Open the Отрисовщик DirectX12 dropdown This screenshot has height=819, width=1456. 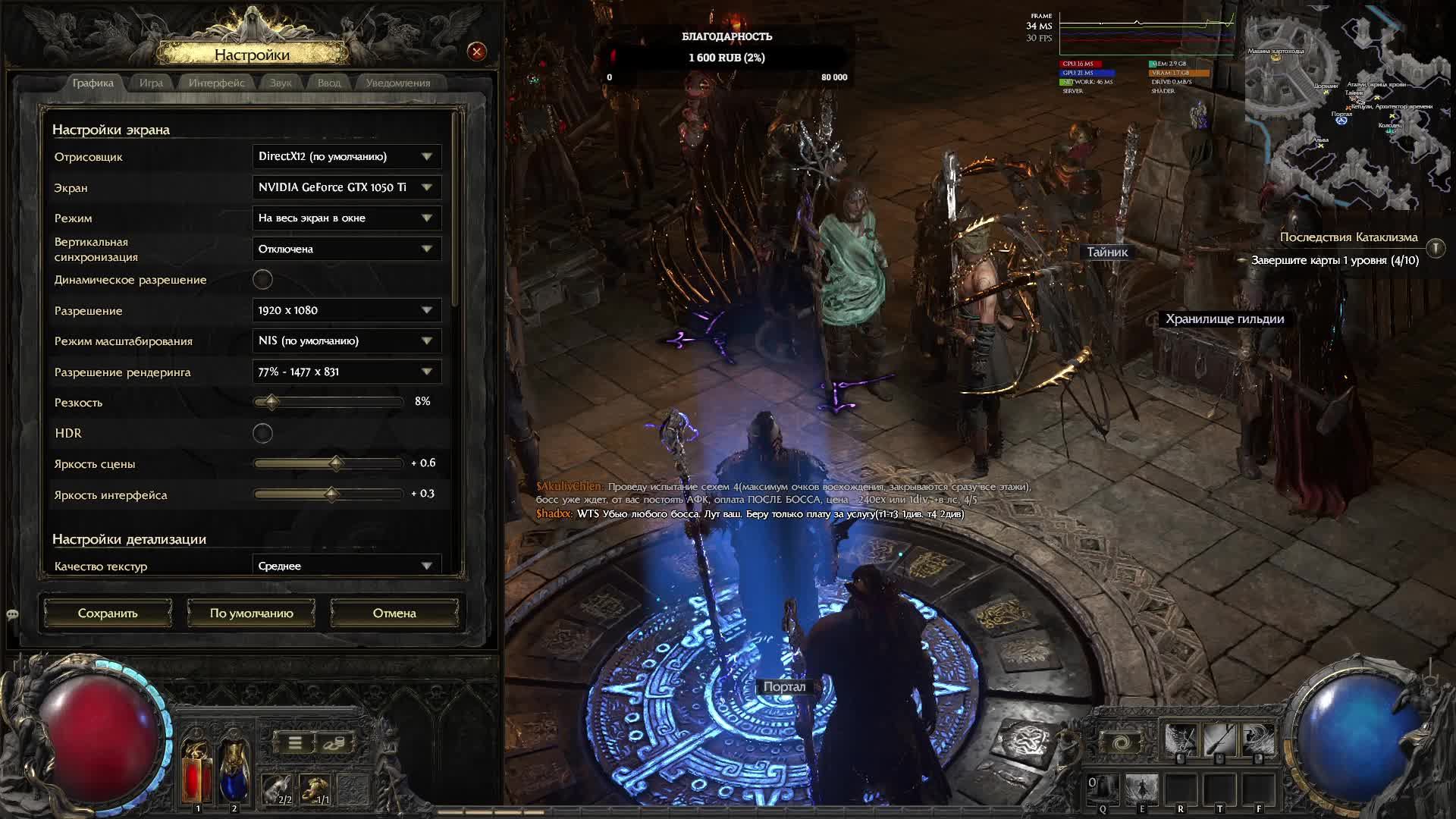pyautogui.click(x=347, y=157)
